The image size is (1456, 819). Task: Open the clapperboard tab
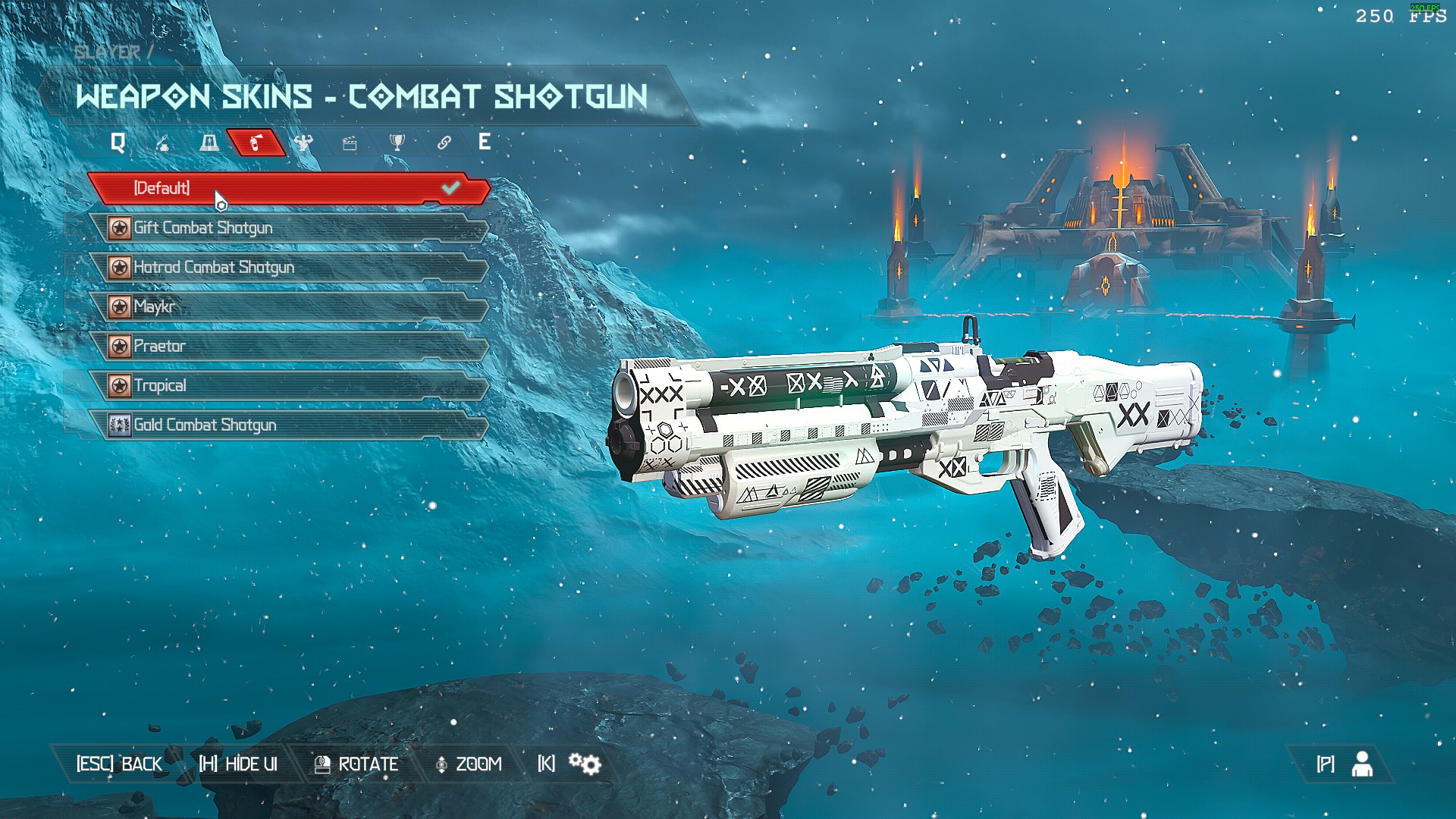[350, 143]
